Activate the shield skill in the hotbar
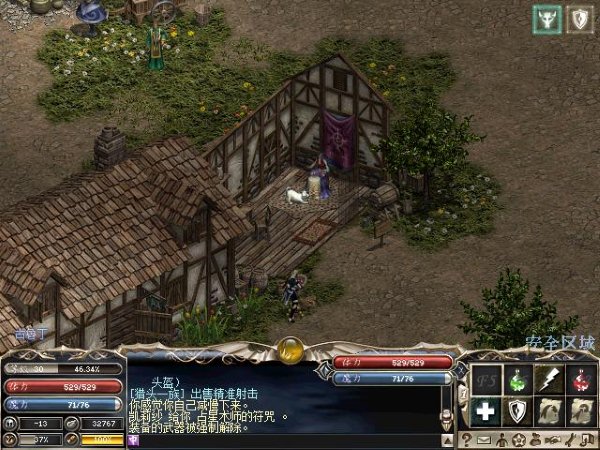The height and width of the screenshot is (450, 600). pyautogui.click(x=518, y=411)
